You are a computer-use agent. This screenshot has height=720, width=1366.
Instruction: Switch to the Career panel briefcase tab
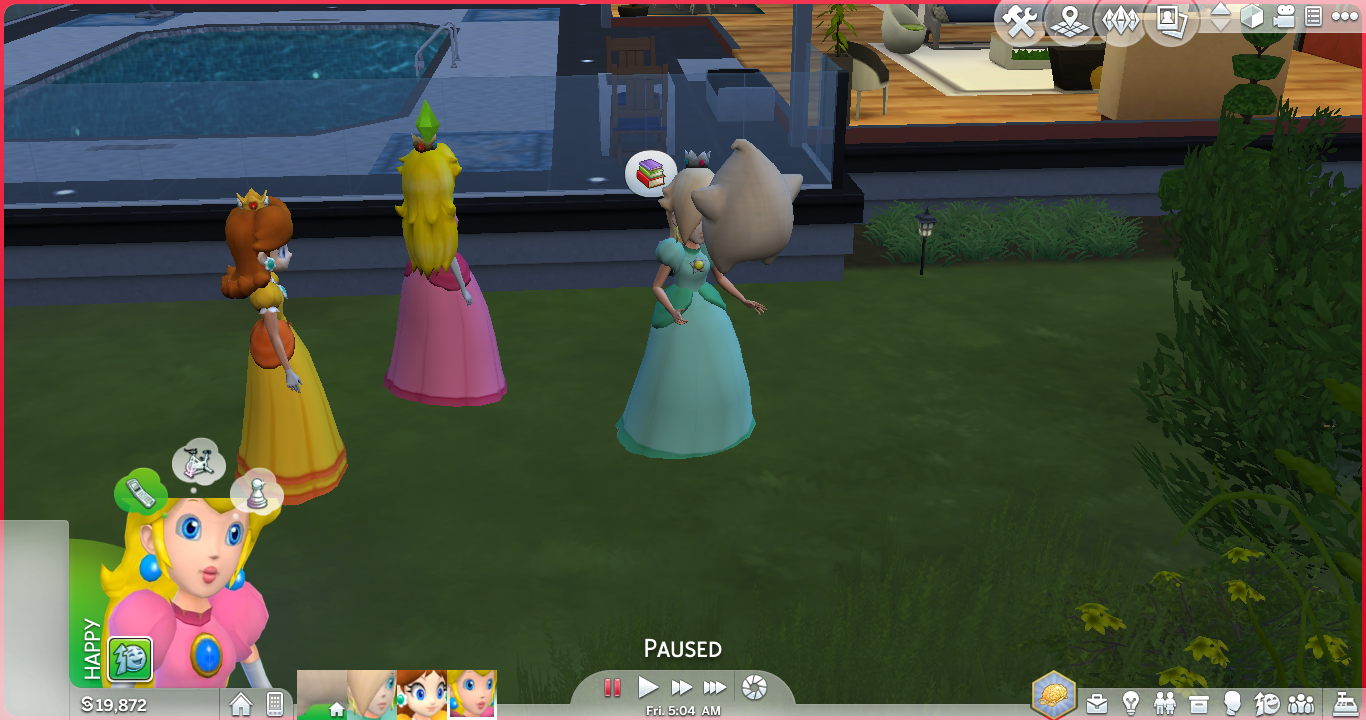pyautogui.click(x=1096, y=703)
